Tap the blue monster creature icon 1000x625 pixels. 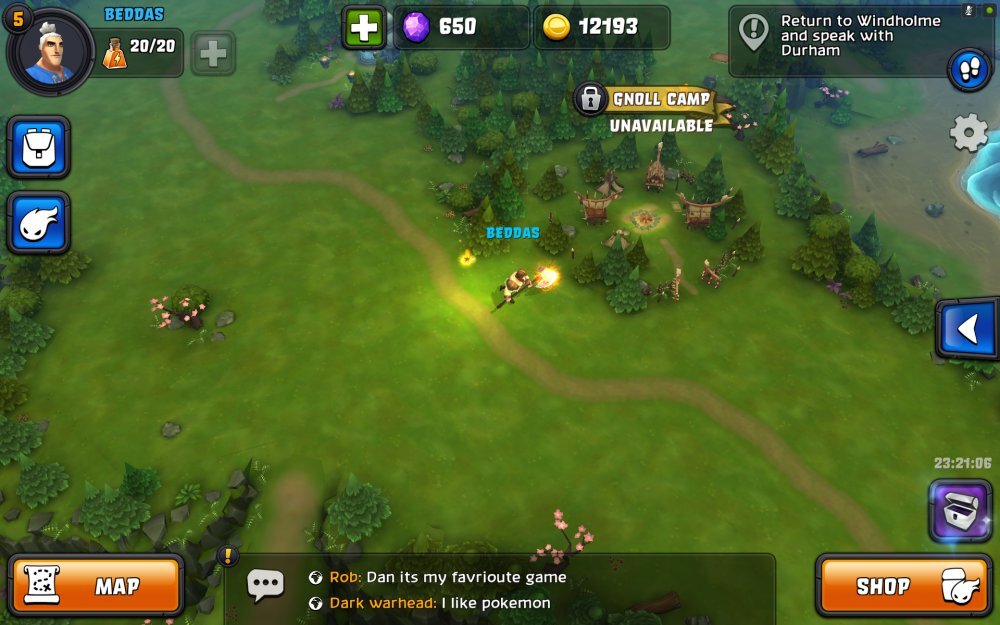point(39,223)
